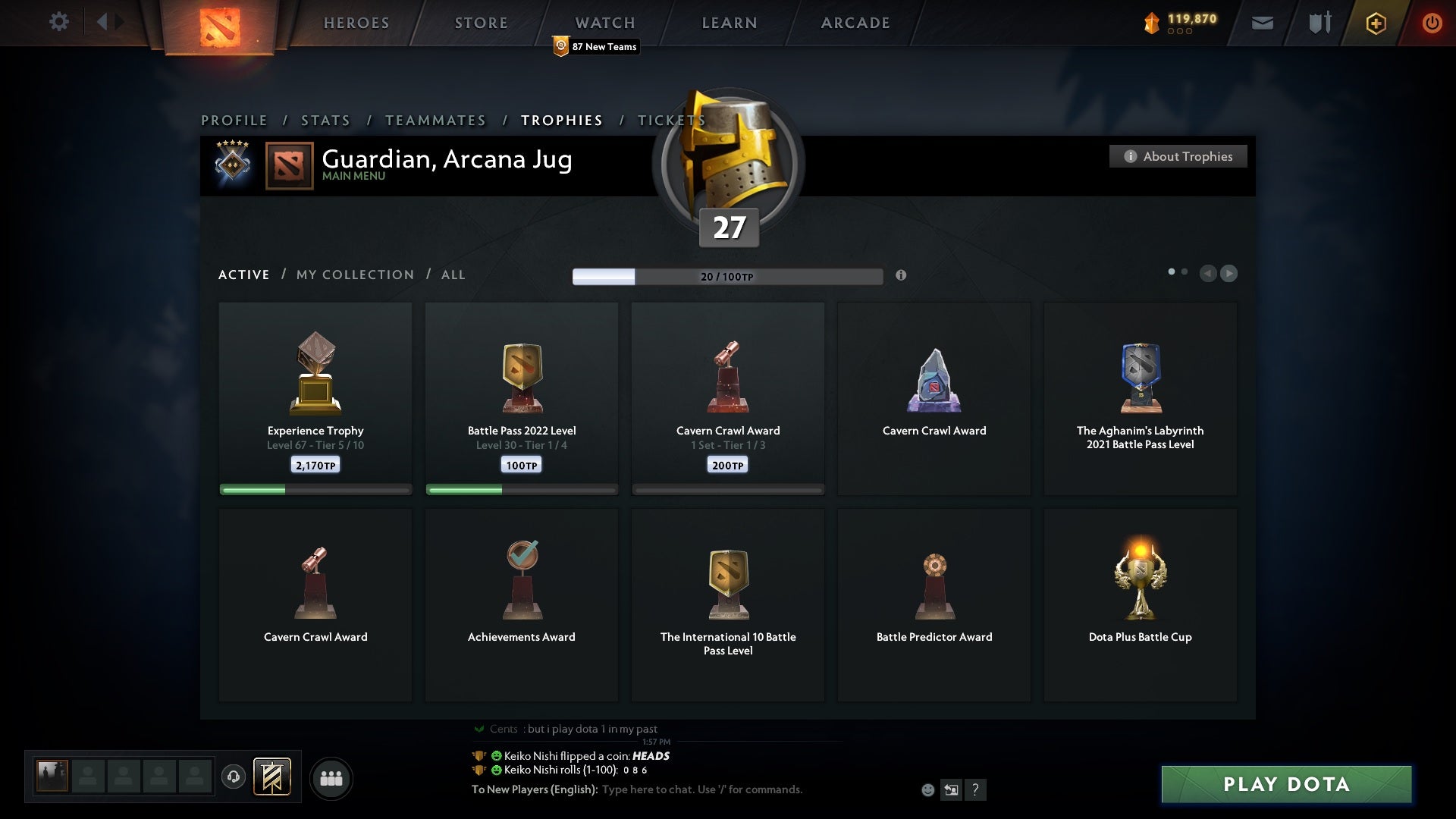Open the friends list people icon
Screen dimensions: 1456x819
pos(331,777)
